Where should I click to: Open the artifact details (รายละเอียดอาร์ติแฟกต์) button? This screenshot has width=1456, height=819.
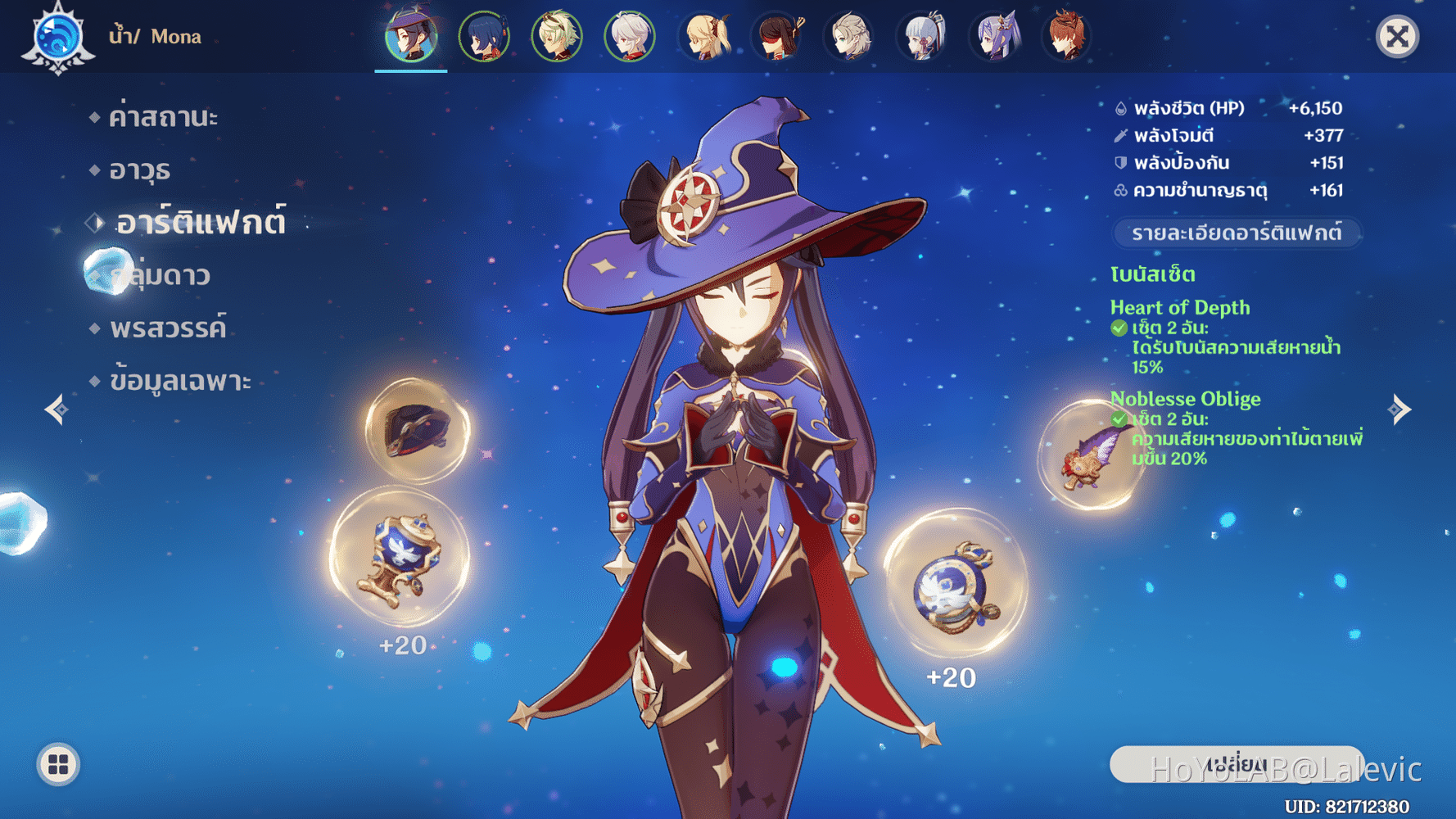[x=1237, y=233]
